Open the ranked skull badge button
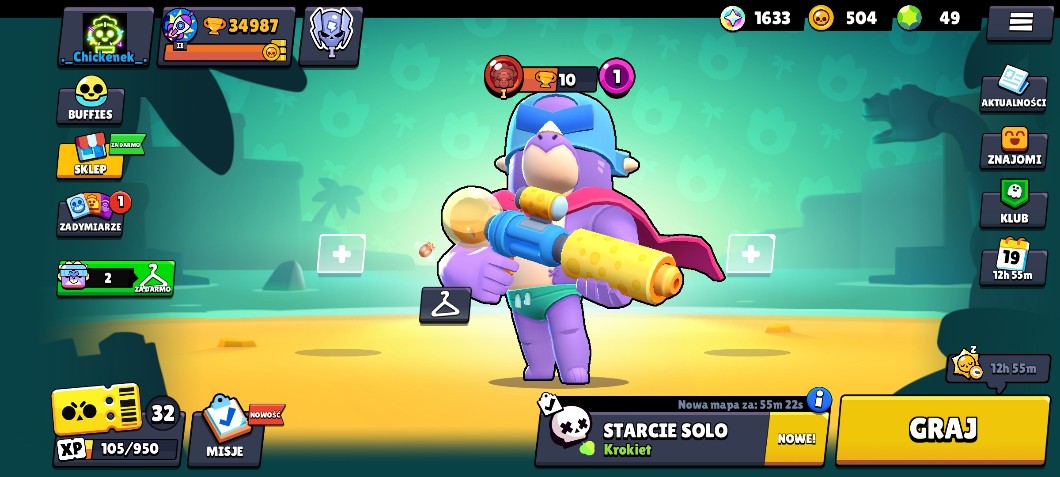The image size is (1060, 477). (x=331, y=33)
